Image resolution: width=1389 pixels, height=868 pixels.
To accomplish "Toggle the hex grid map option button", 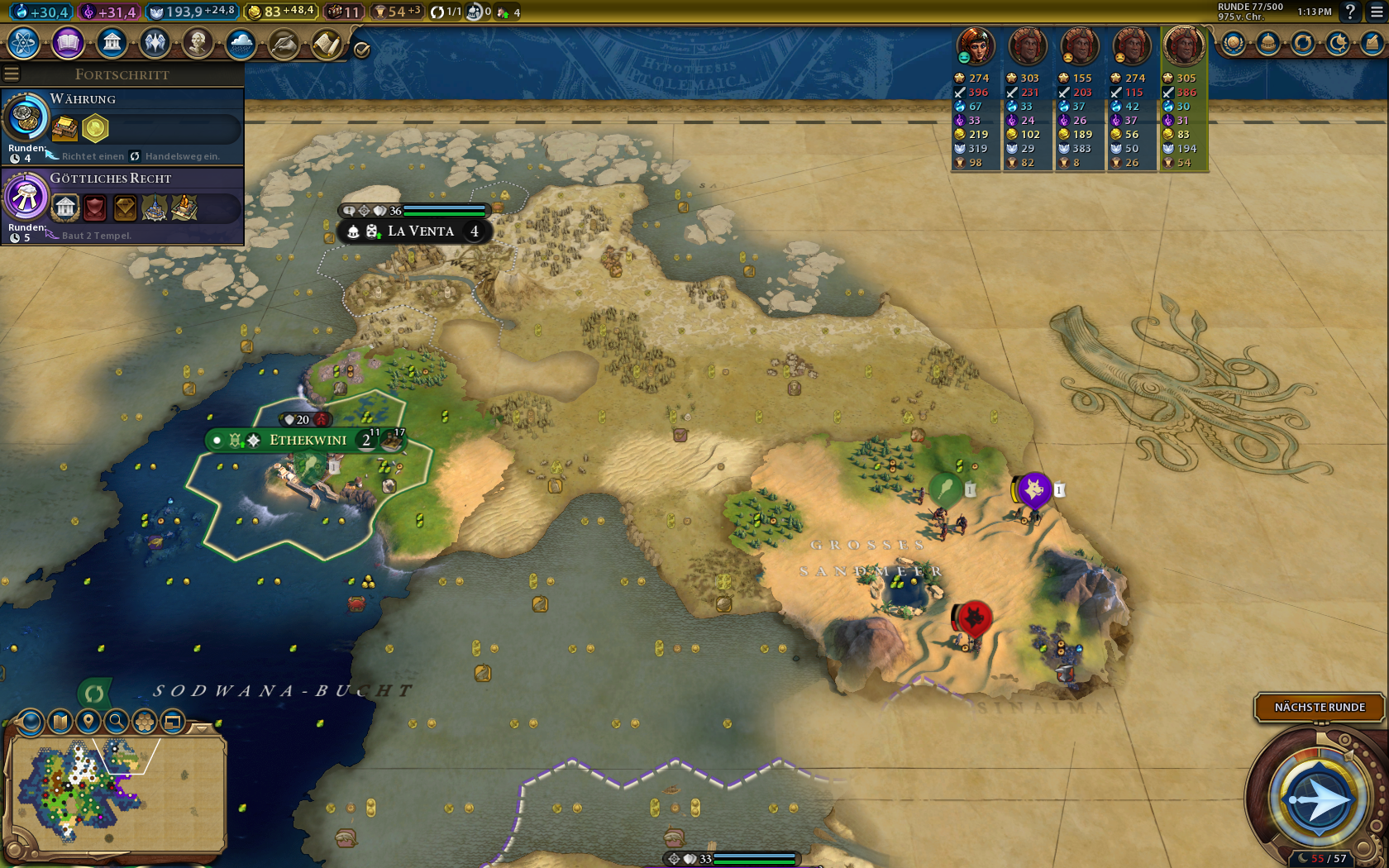I will (x=145, y=722).
